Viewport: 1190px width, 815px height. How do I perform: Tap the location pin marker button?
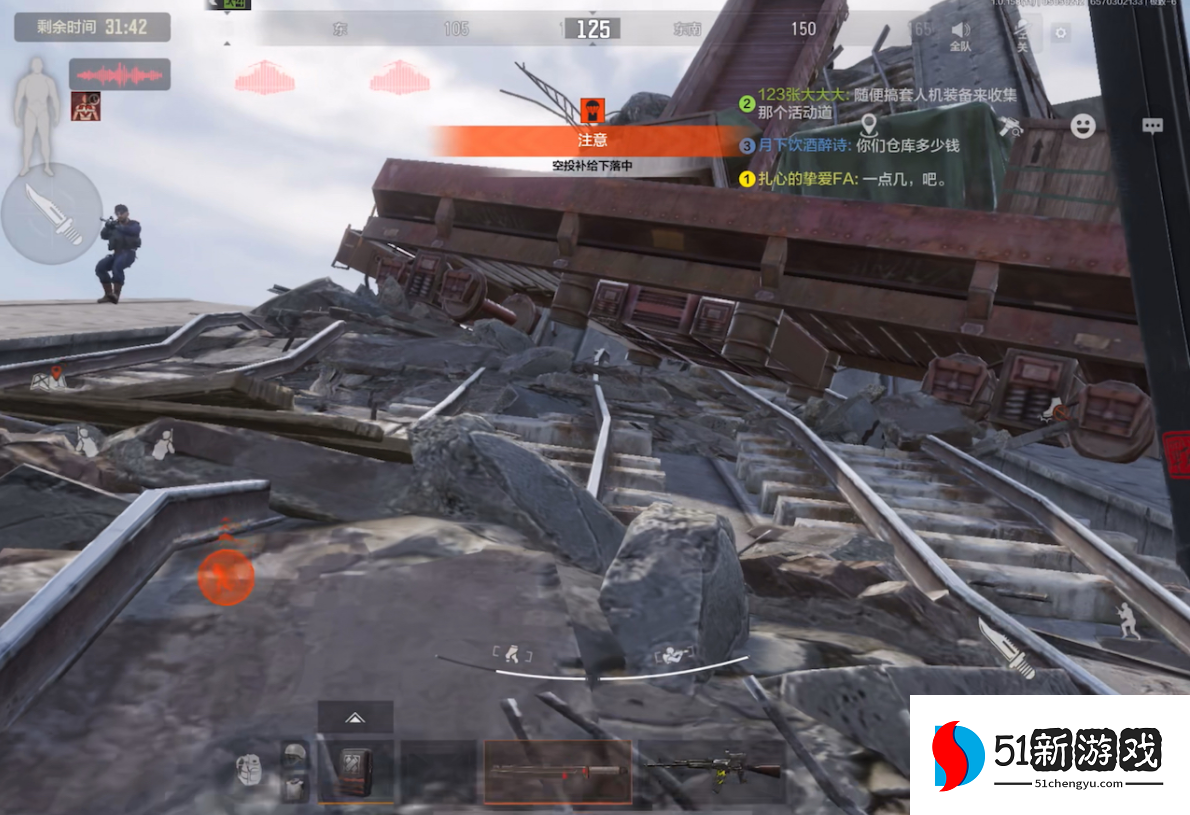point(868,126)
